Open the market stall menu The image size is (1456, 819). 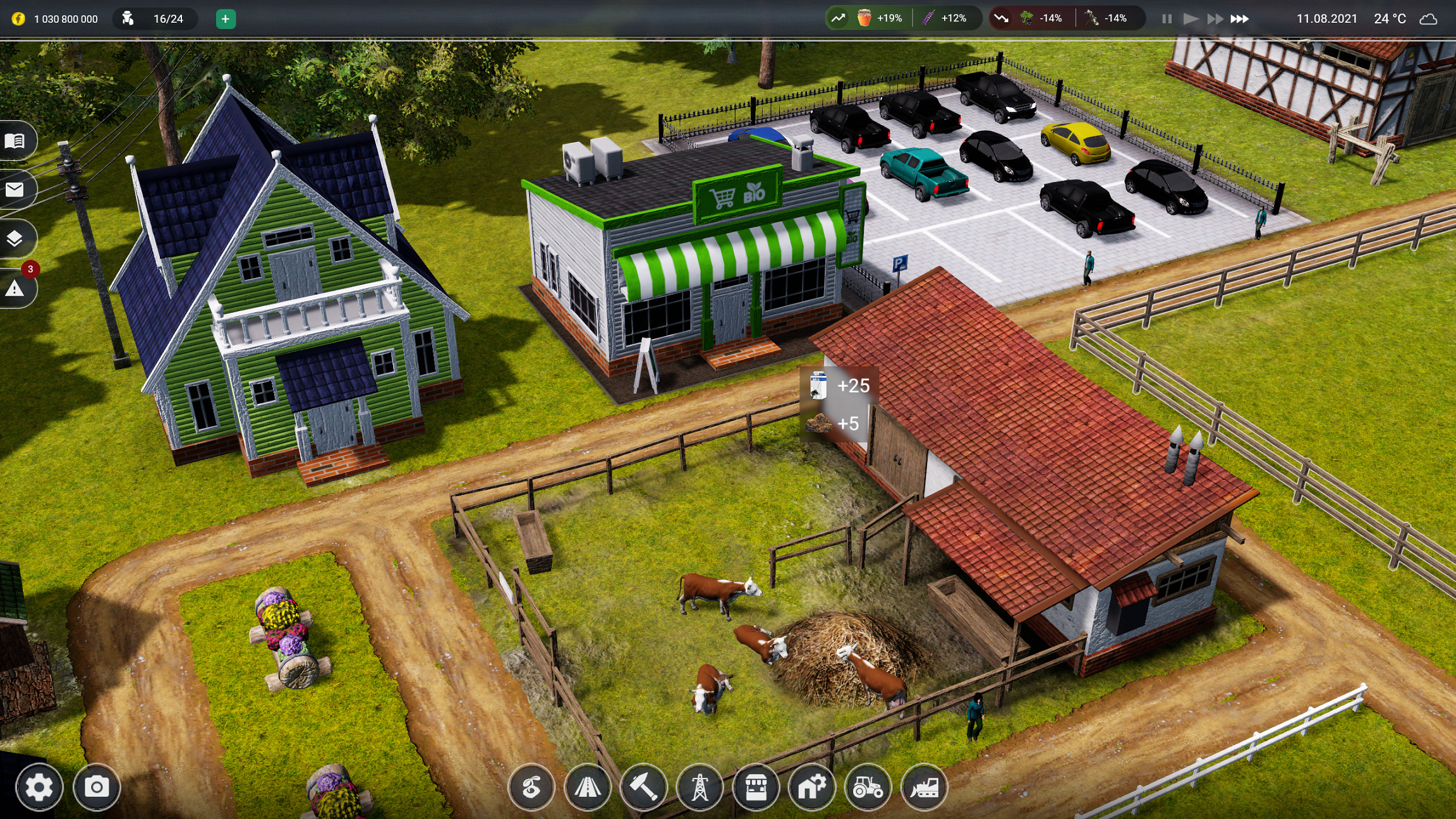pyautogui.click(x=755, y=787)
